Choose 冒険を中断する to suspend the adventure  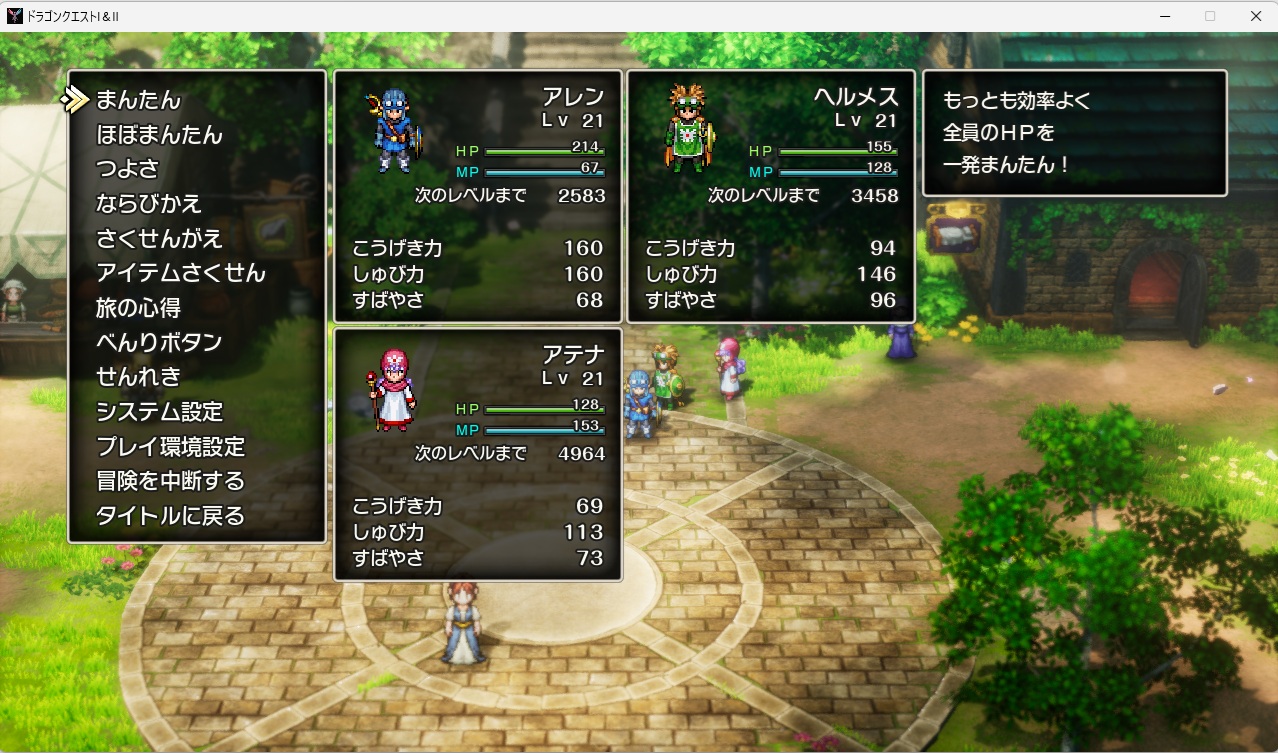(x=170, y=481)
